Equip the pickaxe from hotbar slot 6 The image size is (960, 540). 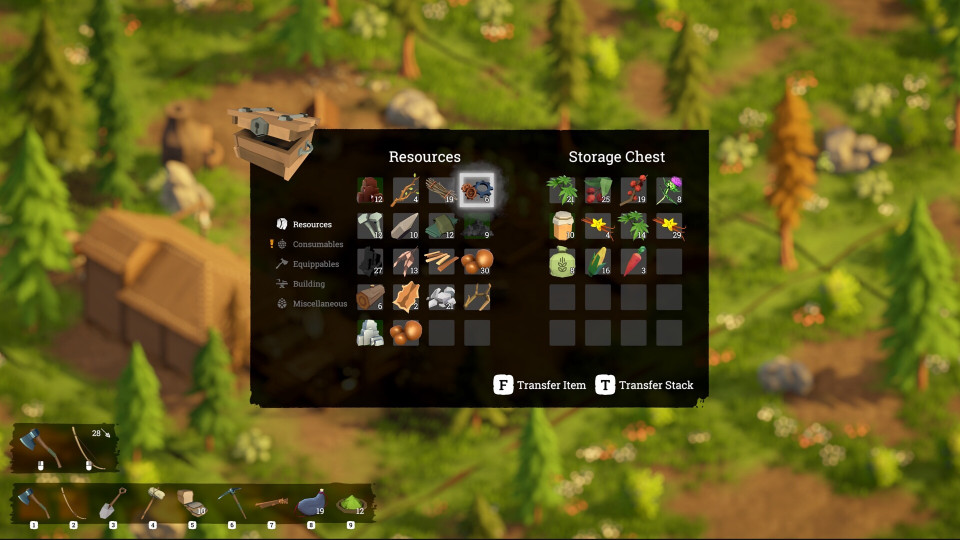[232, 504]
